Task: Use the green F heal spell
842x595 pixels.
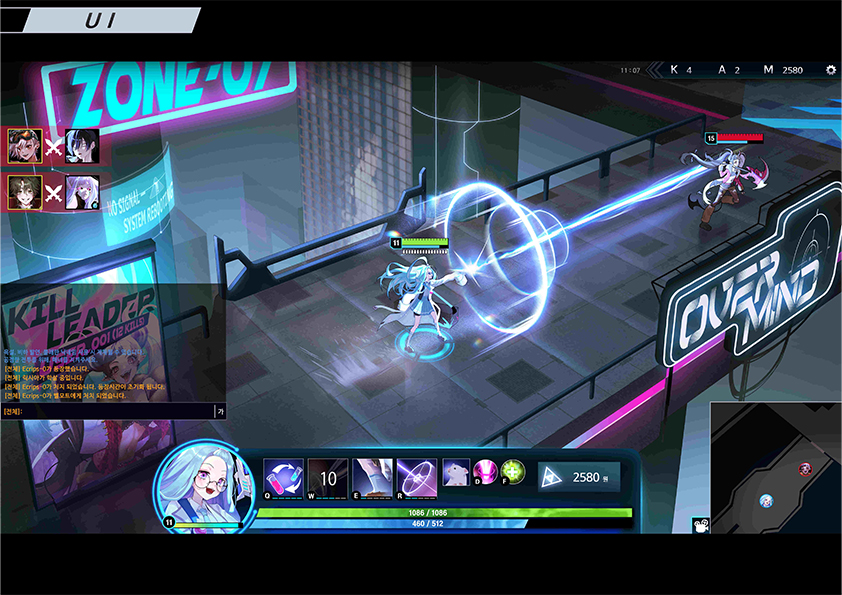Action: [513, 472]
